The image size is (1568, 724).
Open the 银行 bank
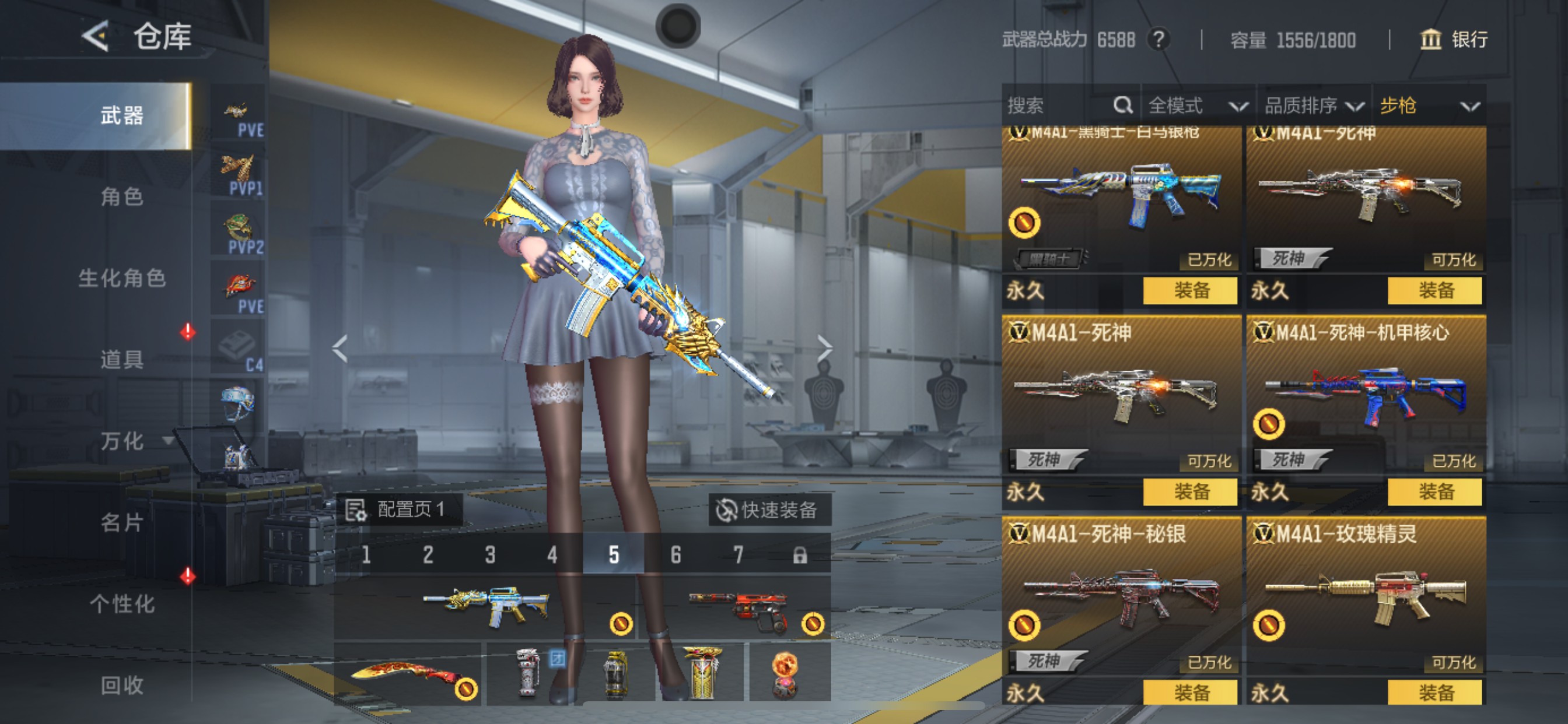click(x=1454, y=40)
